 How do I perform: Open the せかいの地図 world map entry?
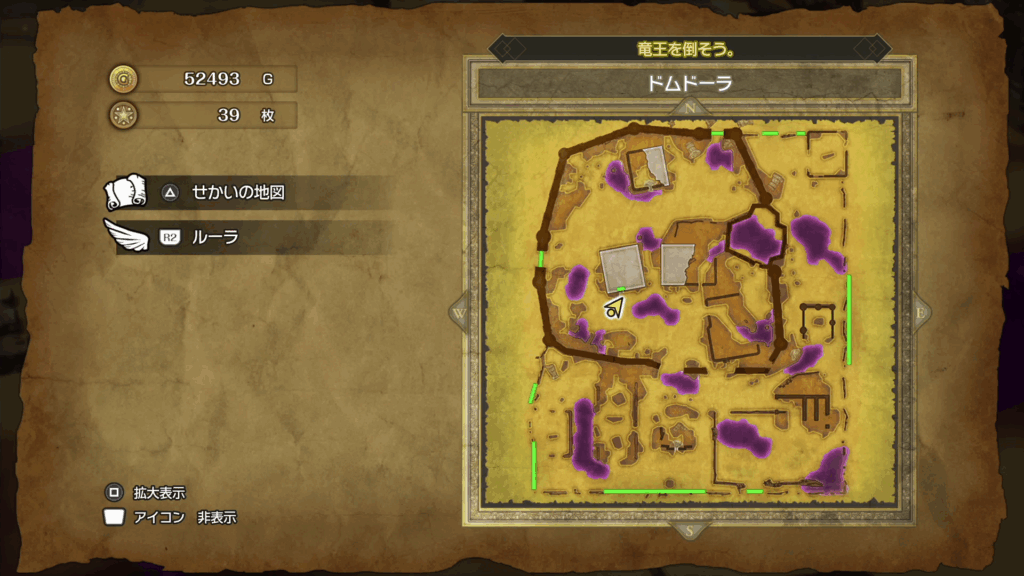238,192
